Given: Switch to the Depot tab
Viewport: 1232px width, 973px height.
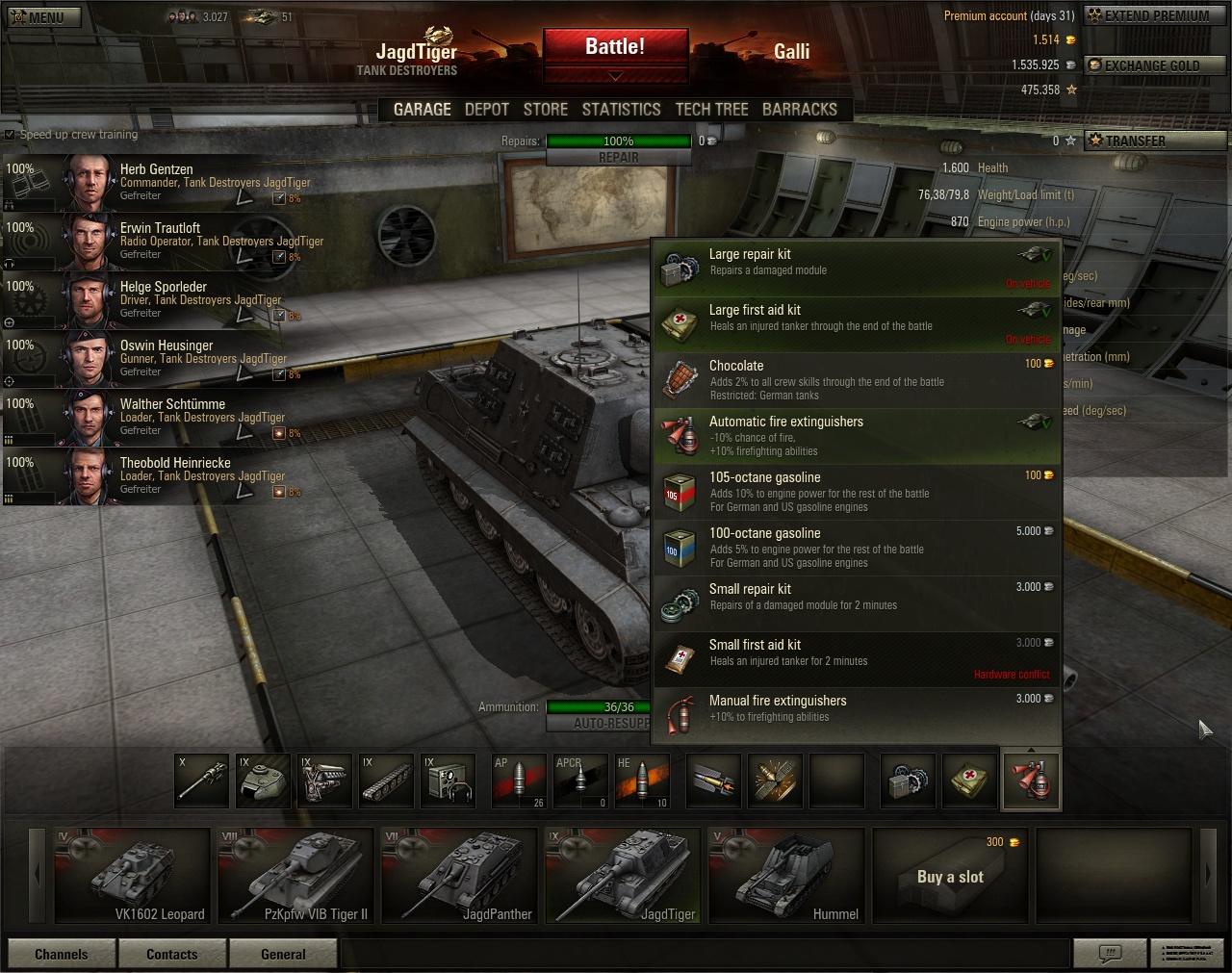Looking at the screenshot, I should tap(486, 110).
